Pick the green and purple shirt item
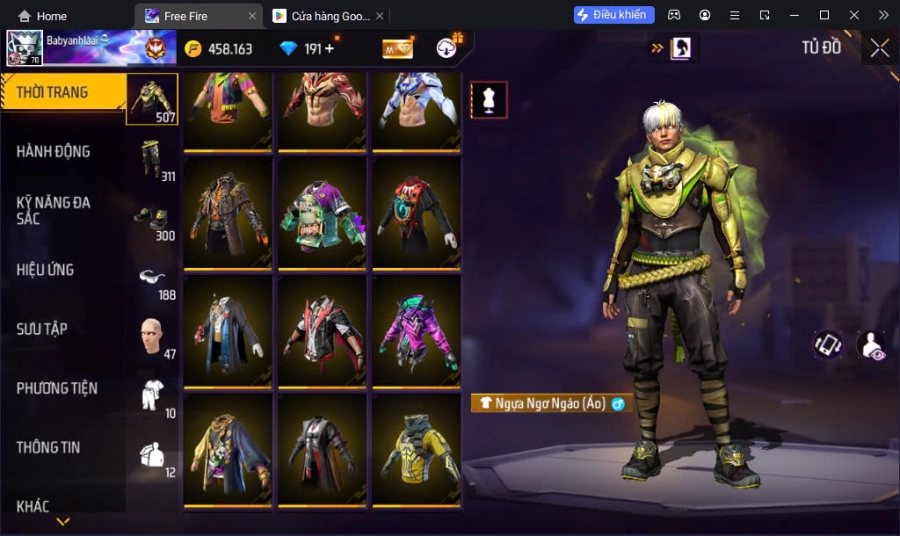900x536 pixels. click(322, 213)
